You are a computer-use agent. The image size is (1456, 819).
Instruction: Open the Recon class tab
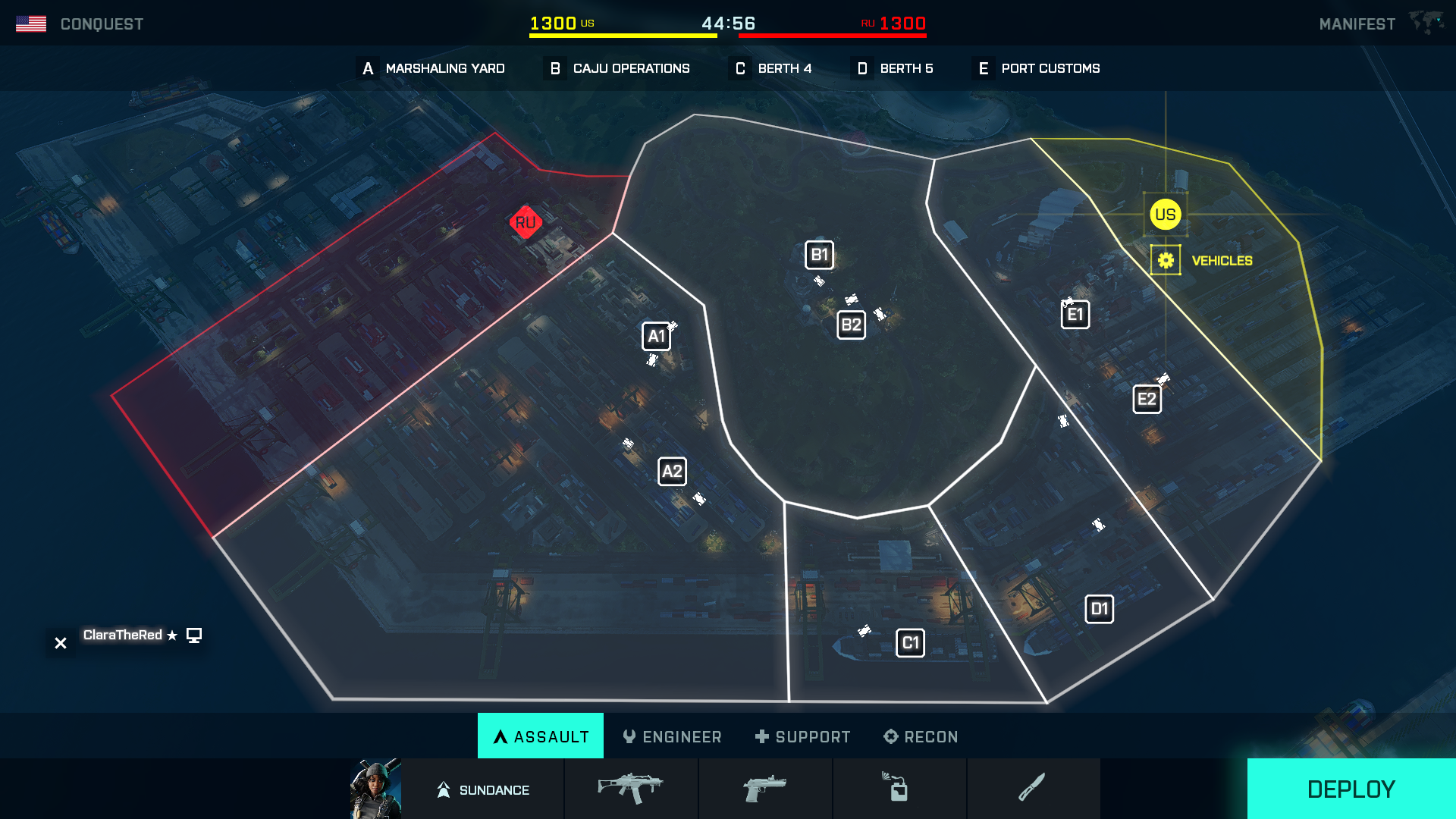tap(921, 736)
